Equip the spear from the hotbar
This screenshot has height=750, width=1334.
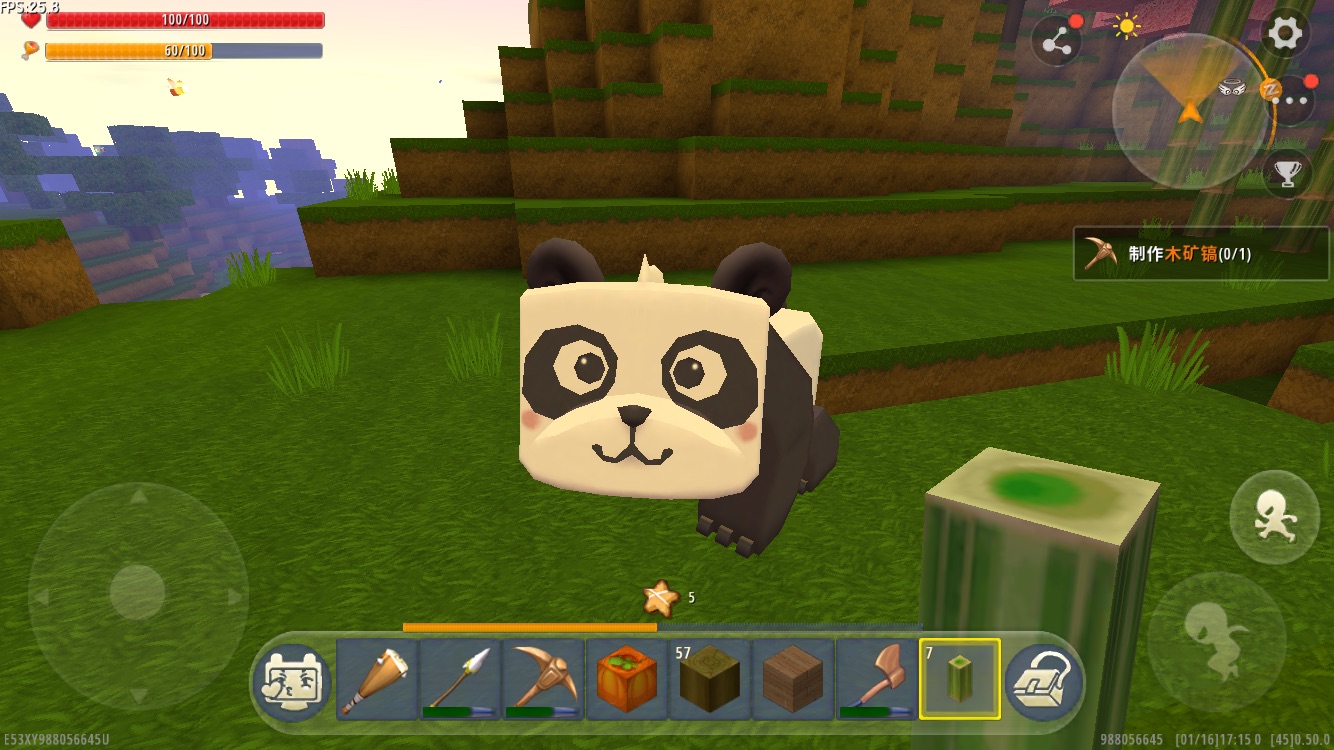click(460, 680)
